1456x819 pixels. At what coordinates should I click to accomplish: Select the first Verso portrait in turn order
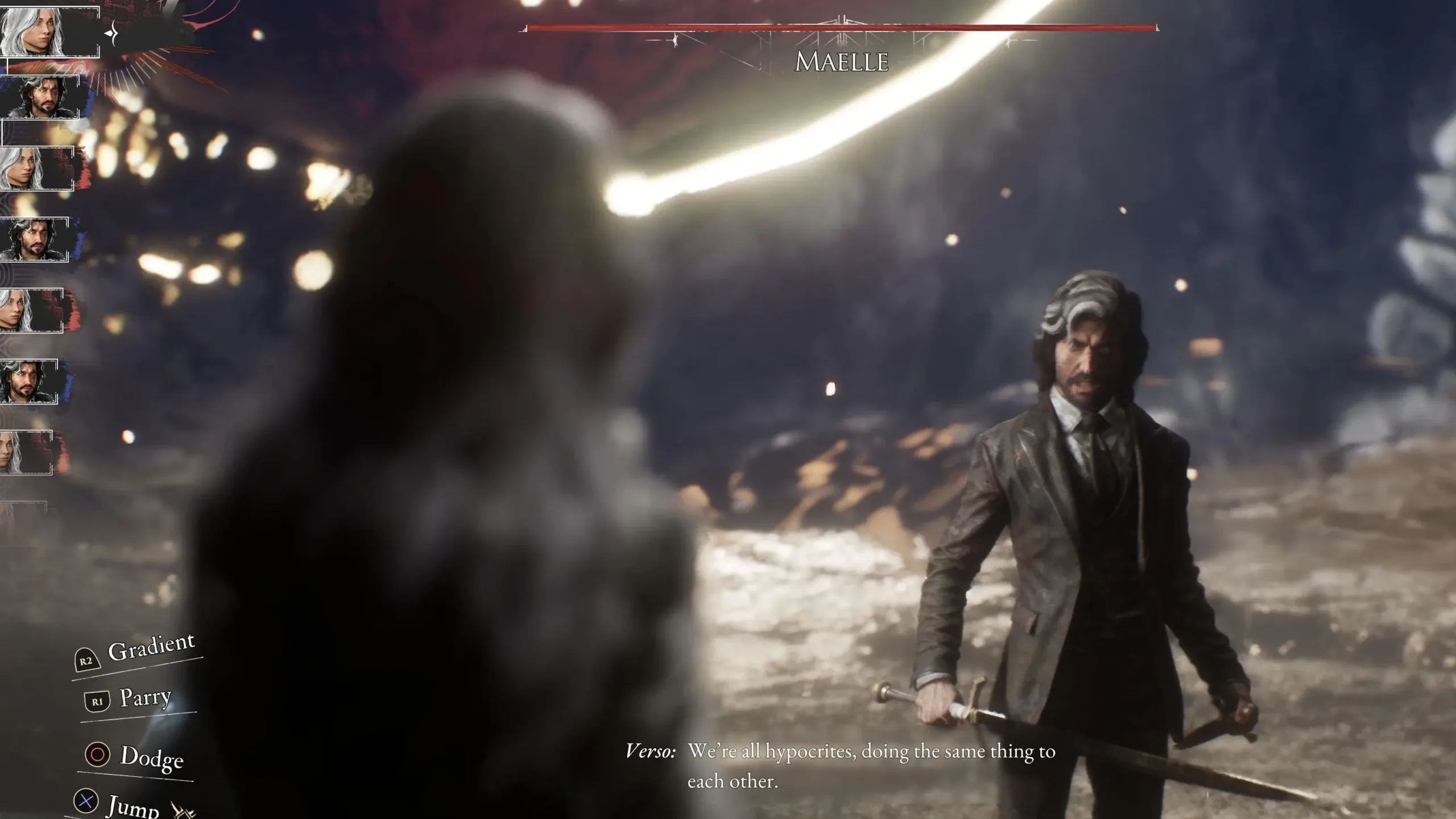coord(40,98)
